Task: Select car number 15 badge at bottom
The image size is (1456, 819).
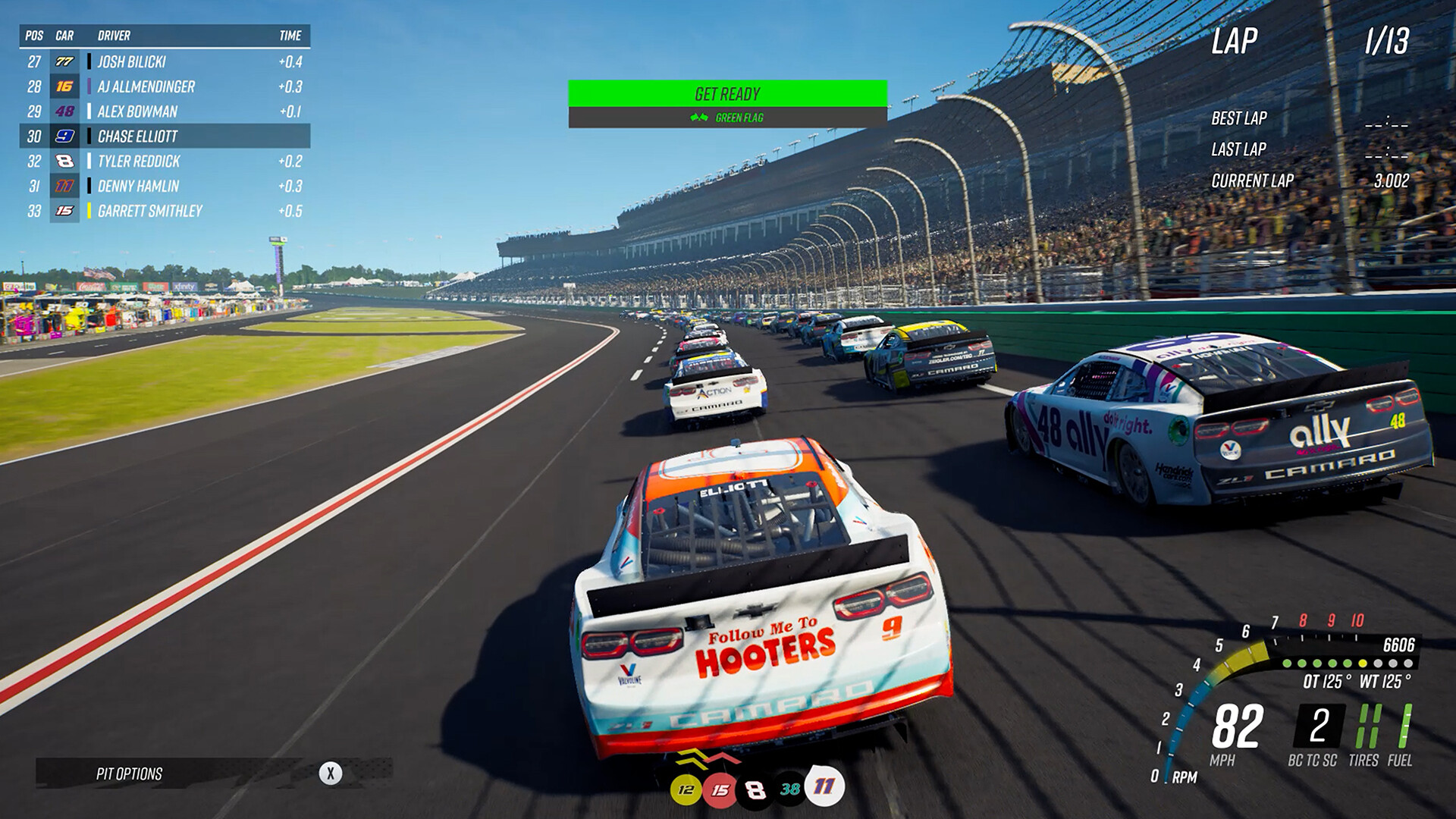Action: coord(720,787)
